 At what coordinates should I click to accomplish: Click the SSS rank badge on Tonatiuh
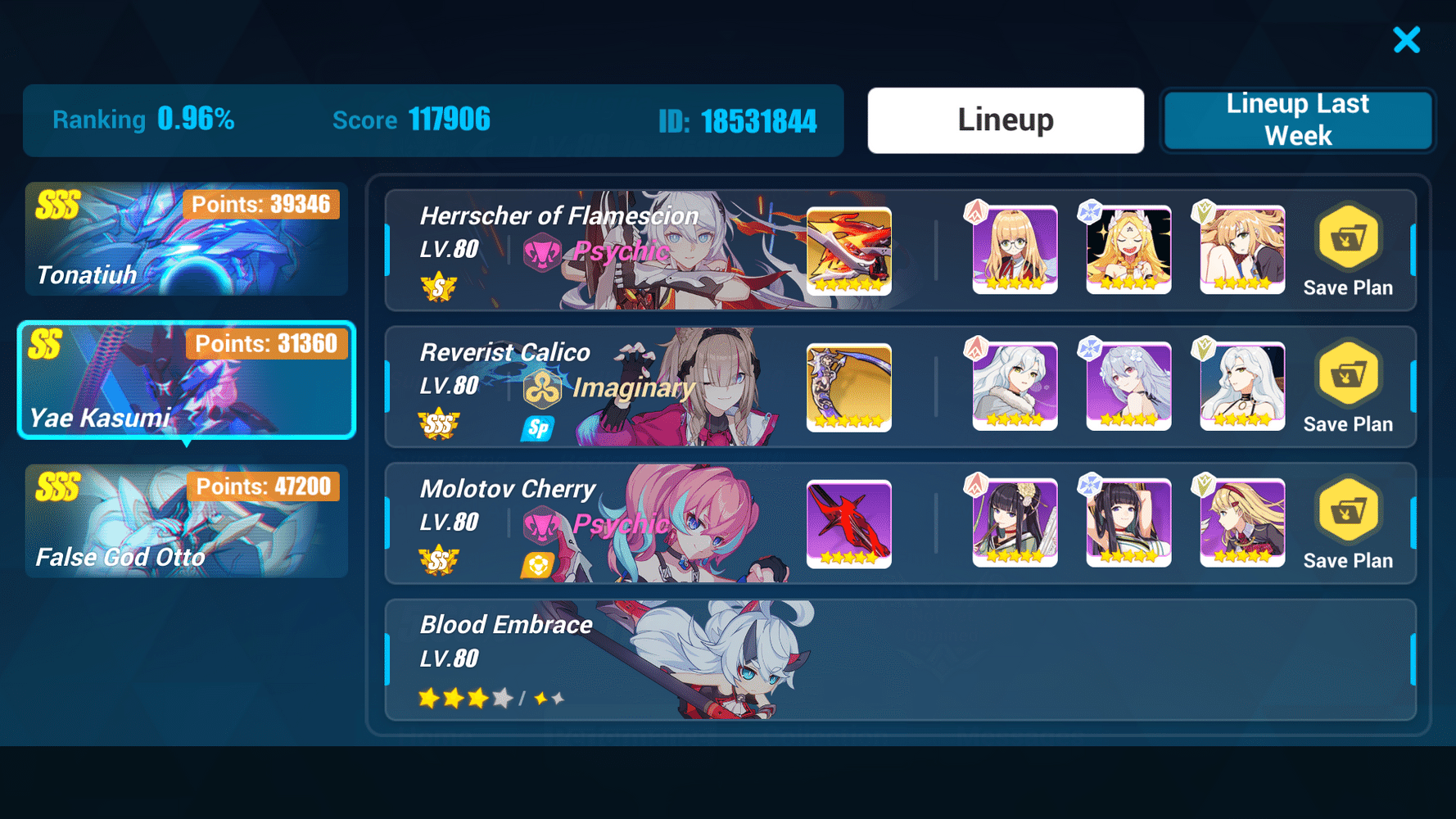point(57,204)
